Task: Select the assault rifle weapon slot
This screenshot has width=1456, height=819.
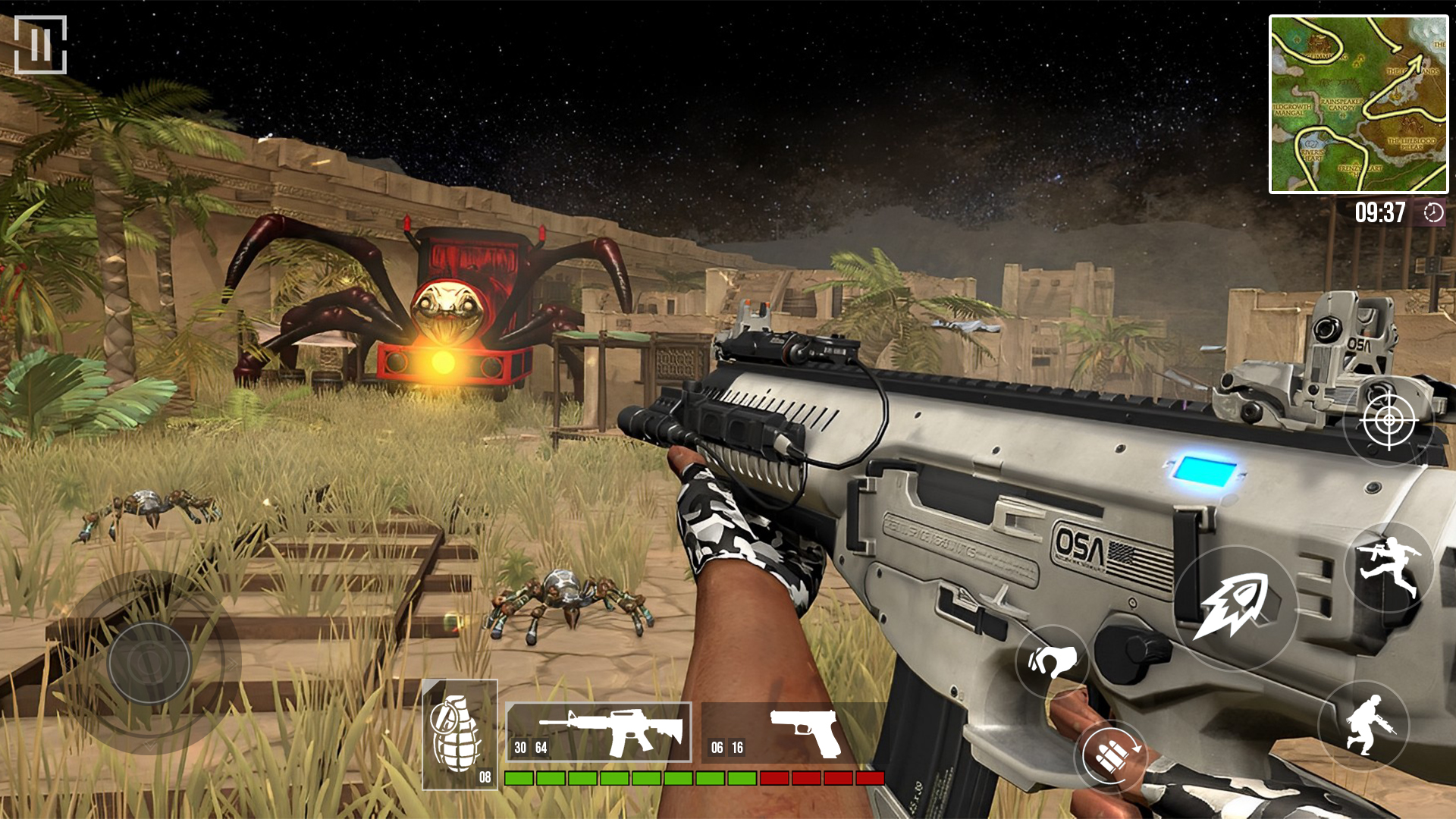Action: click(x=598, y=732)
